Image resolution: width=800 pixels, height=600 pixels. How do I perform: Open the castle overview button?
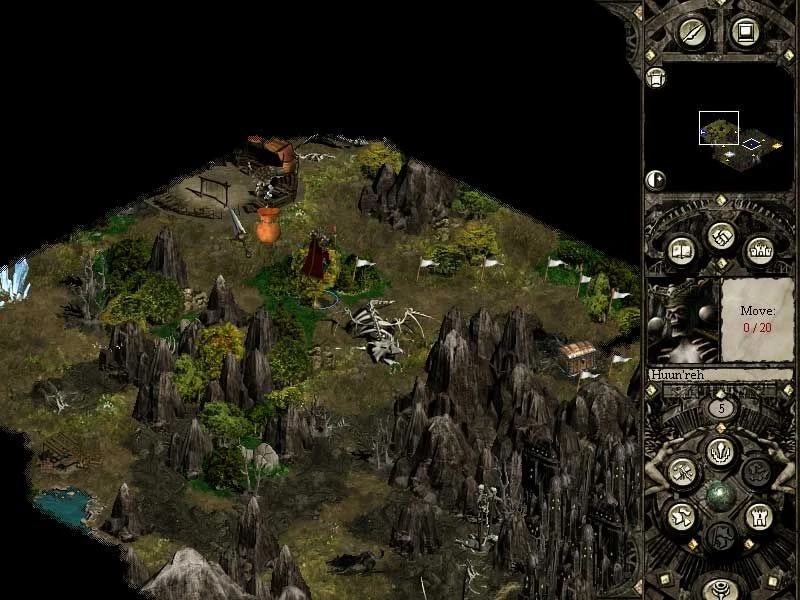coord(759,250)
